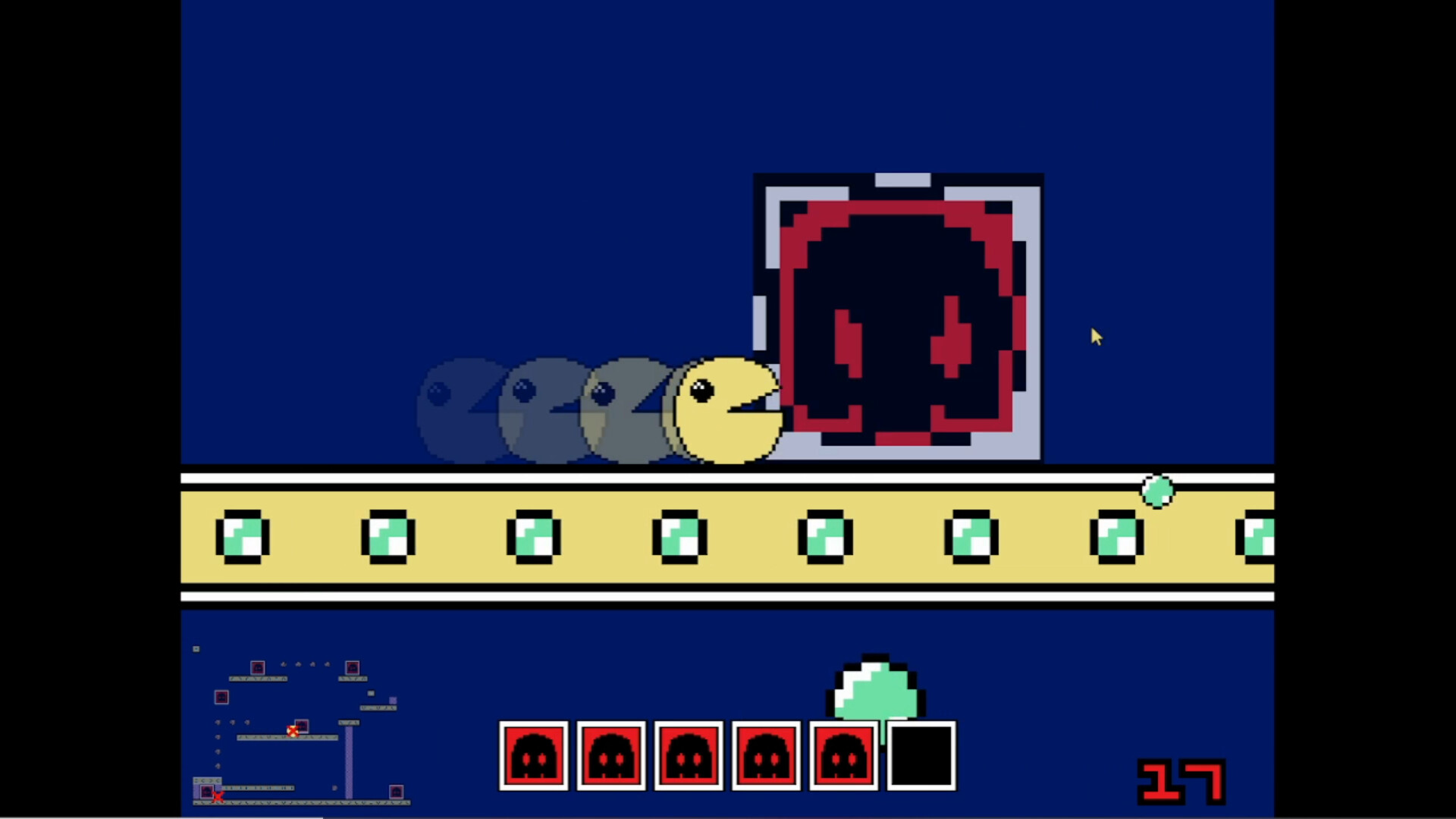Click the large red ghost portrait block
1456x819 pixels.
pyautogui.click(x=899, y=318)
